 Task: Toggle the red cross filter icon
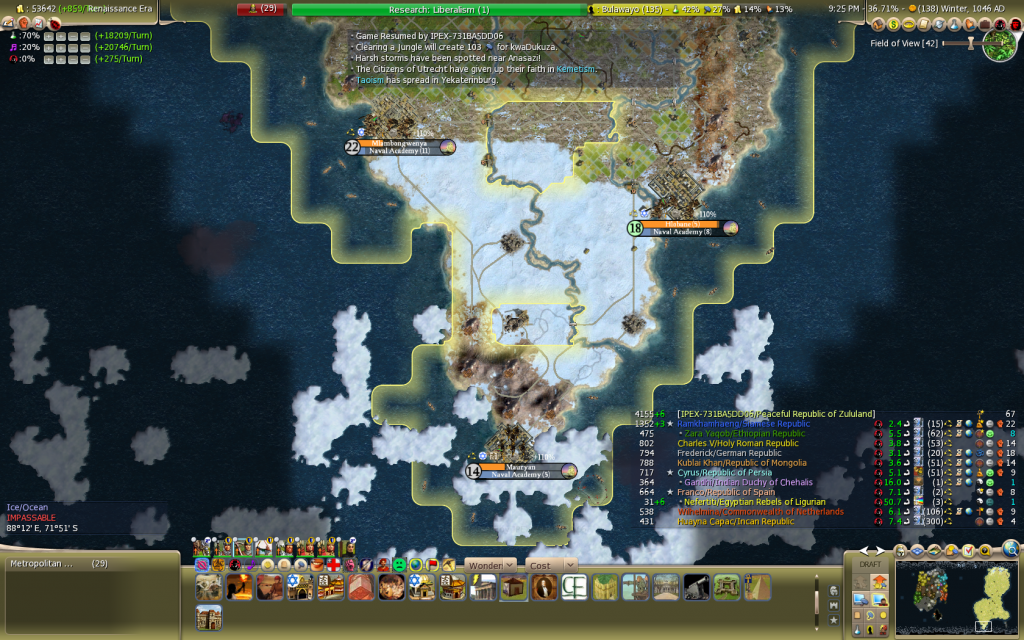(x=333, y=565)
